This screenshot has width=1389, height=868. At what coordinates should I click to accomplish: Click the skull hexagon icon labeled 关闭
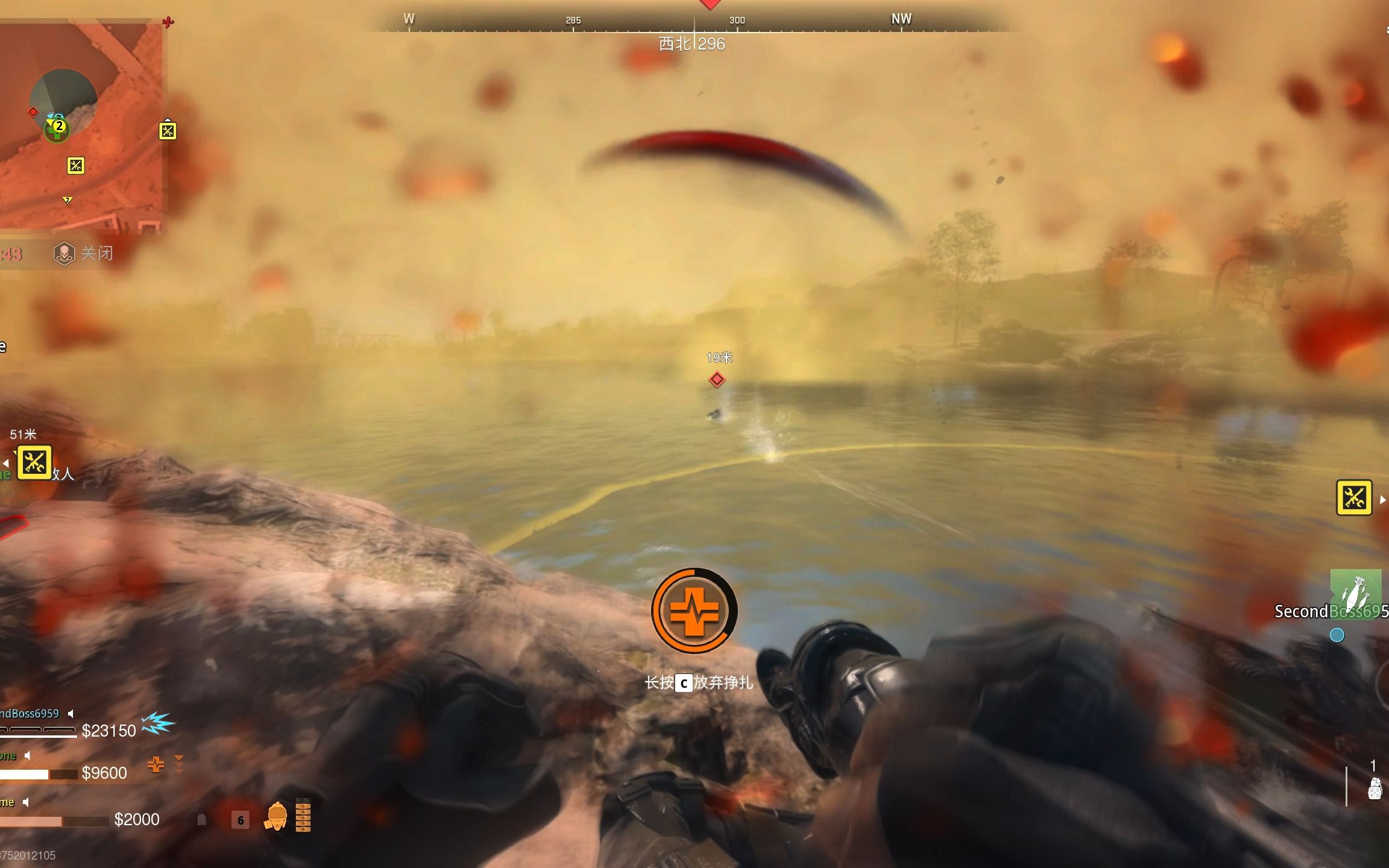click(x=64, y=254)
